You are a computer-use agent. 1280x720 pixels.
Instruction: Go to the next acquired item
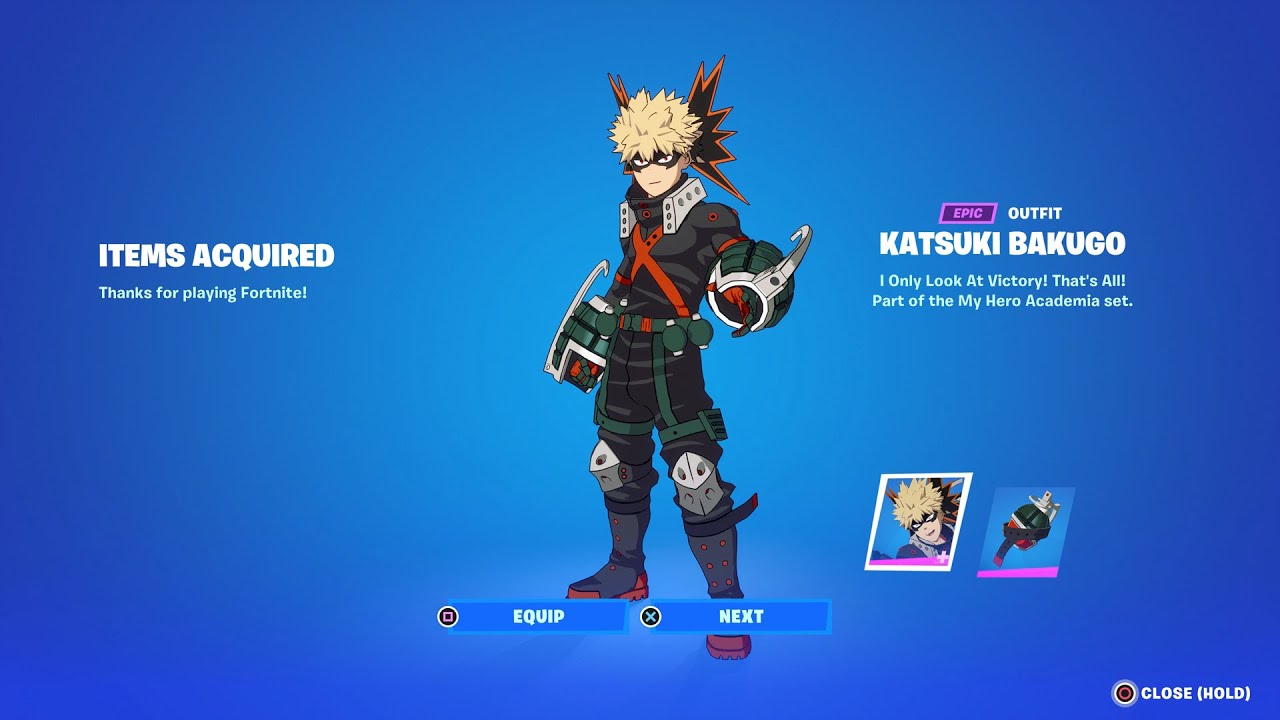click(740, 617)
